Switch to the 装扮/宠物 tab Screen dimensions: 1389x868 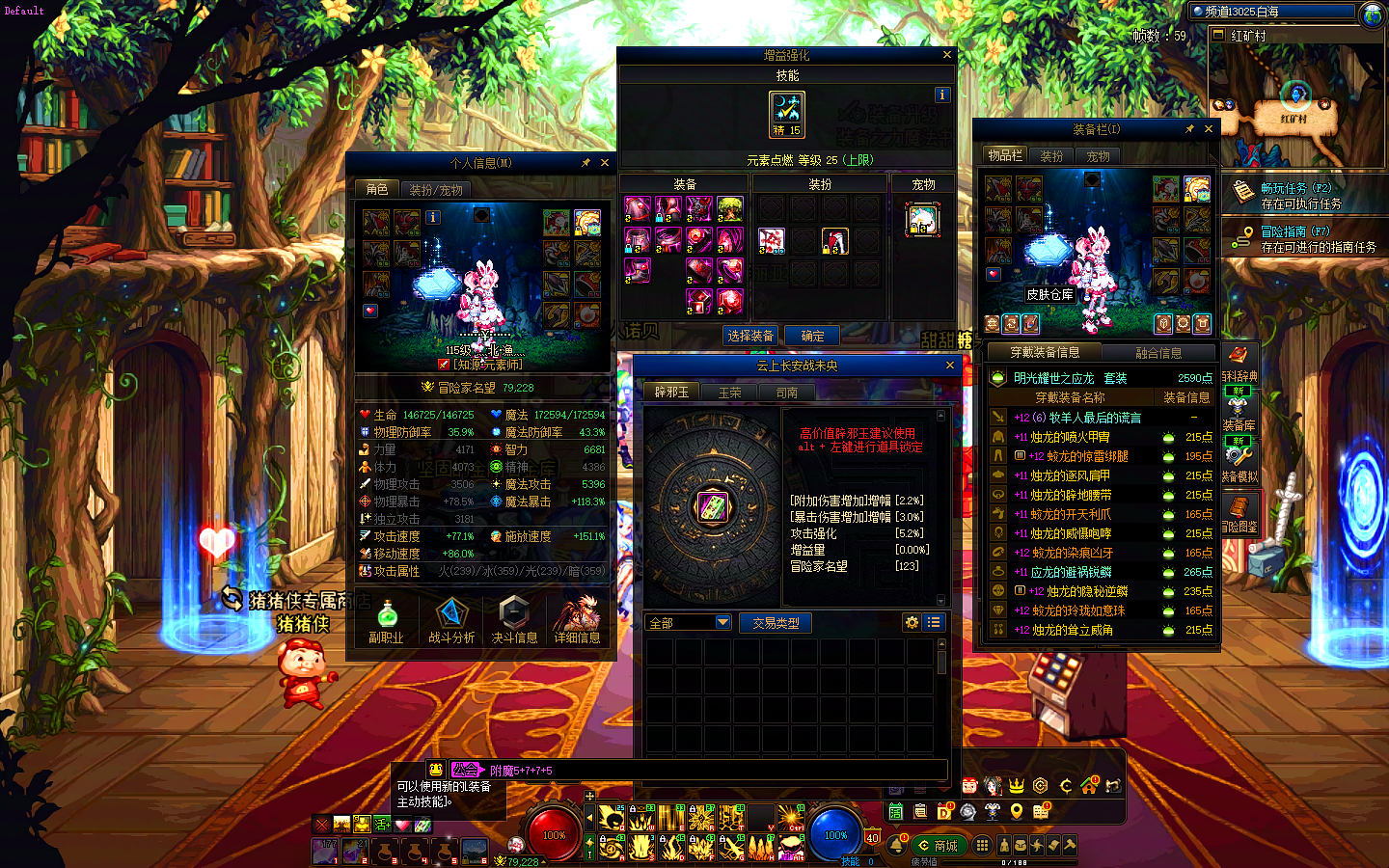(436, 190)
